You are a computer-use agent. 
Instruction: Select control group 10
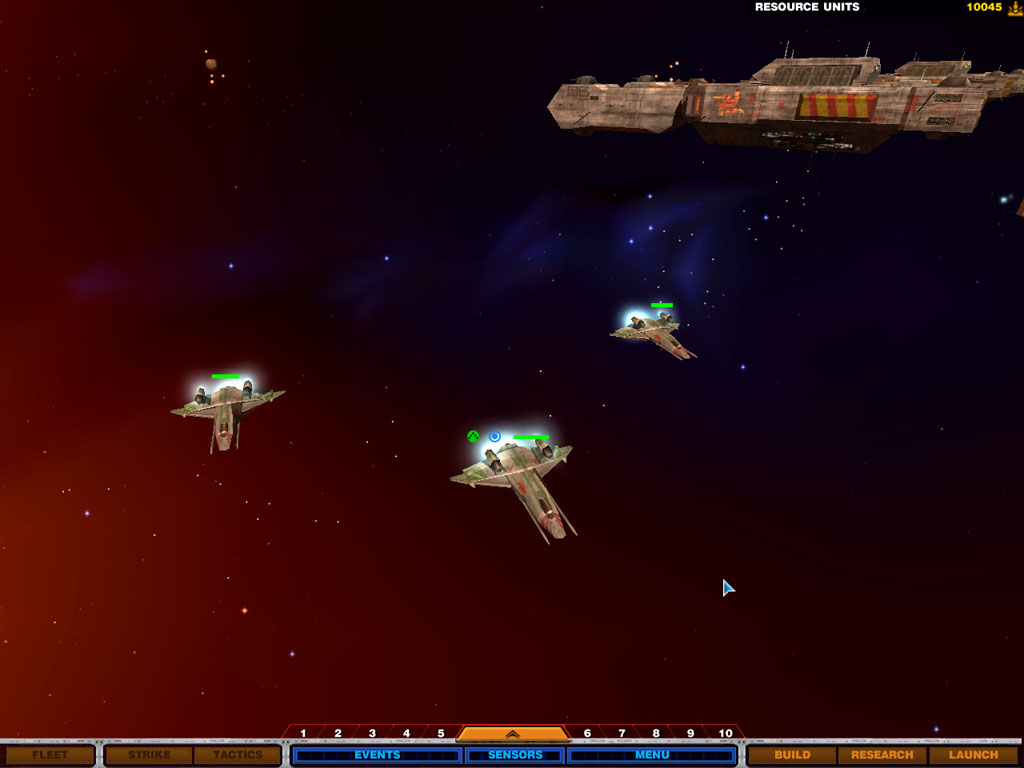tap(725, 734)
